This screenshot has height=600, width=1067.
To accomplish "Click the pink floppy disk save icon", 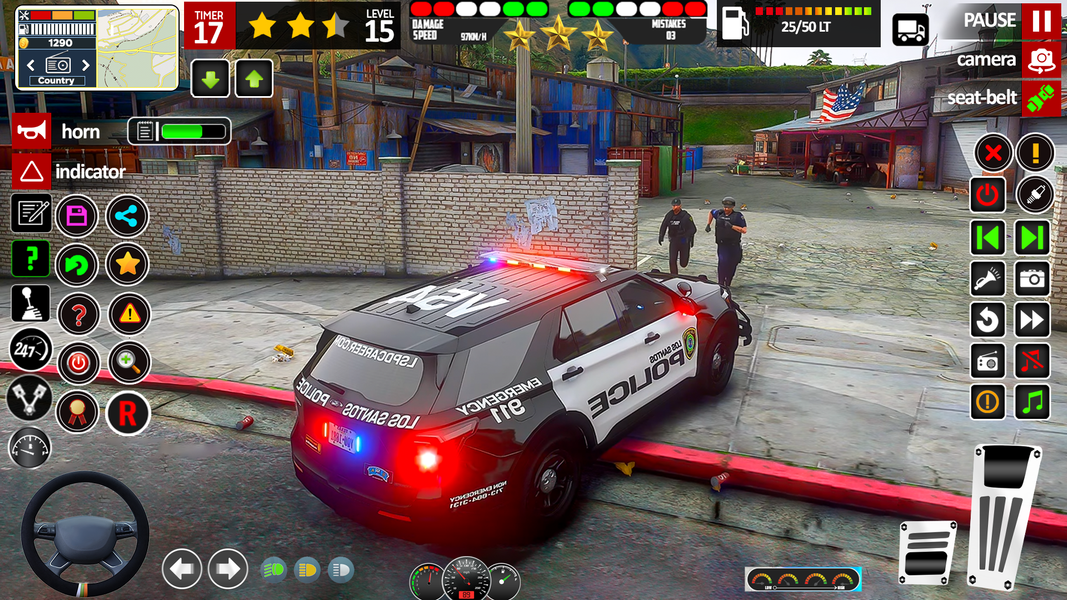I will point(77,215).
